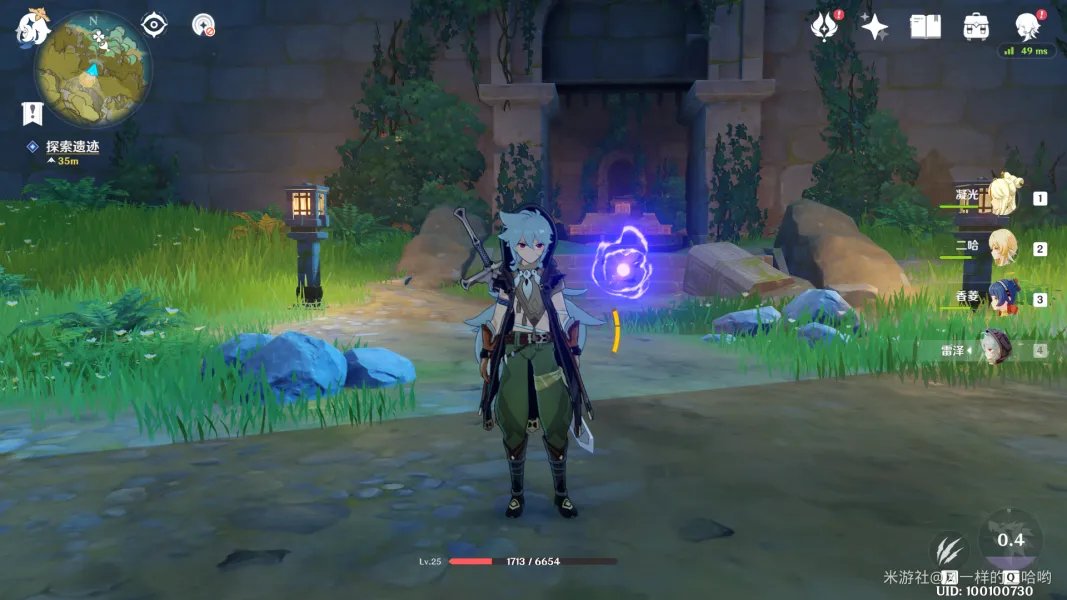Switch to party member 二哈
Image resolution: width=1067 pixels, height=600 pixels.
coord(1002,247)
